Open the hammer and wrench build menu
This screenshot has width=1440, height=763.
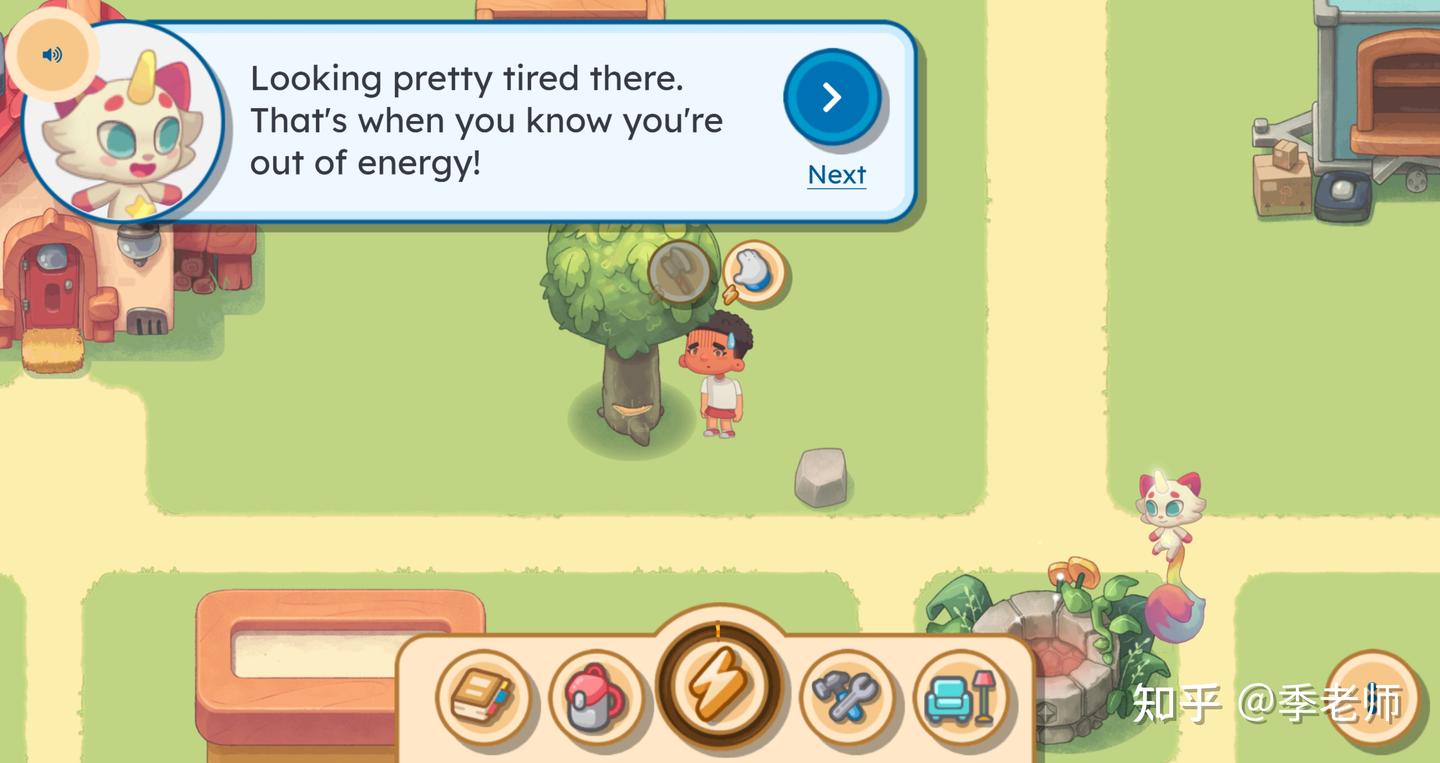846,696
